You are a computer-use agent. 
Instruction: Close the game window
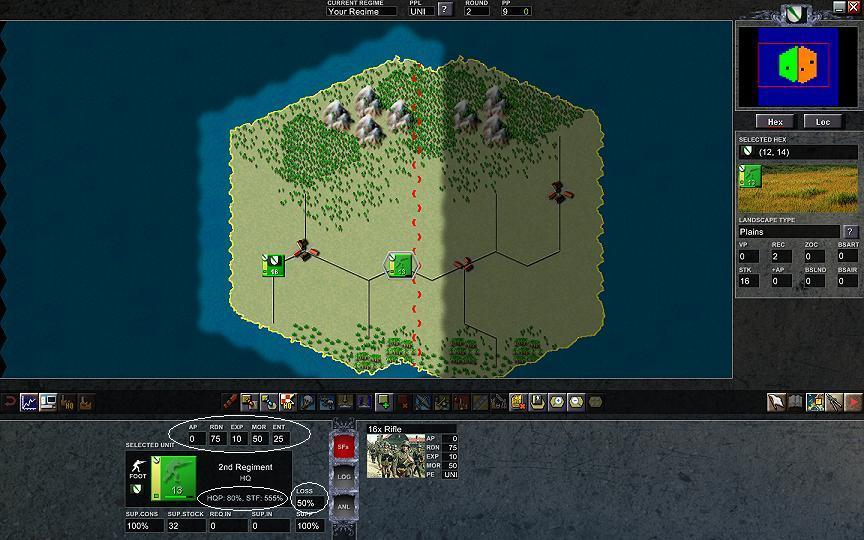pos(853,6)
